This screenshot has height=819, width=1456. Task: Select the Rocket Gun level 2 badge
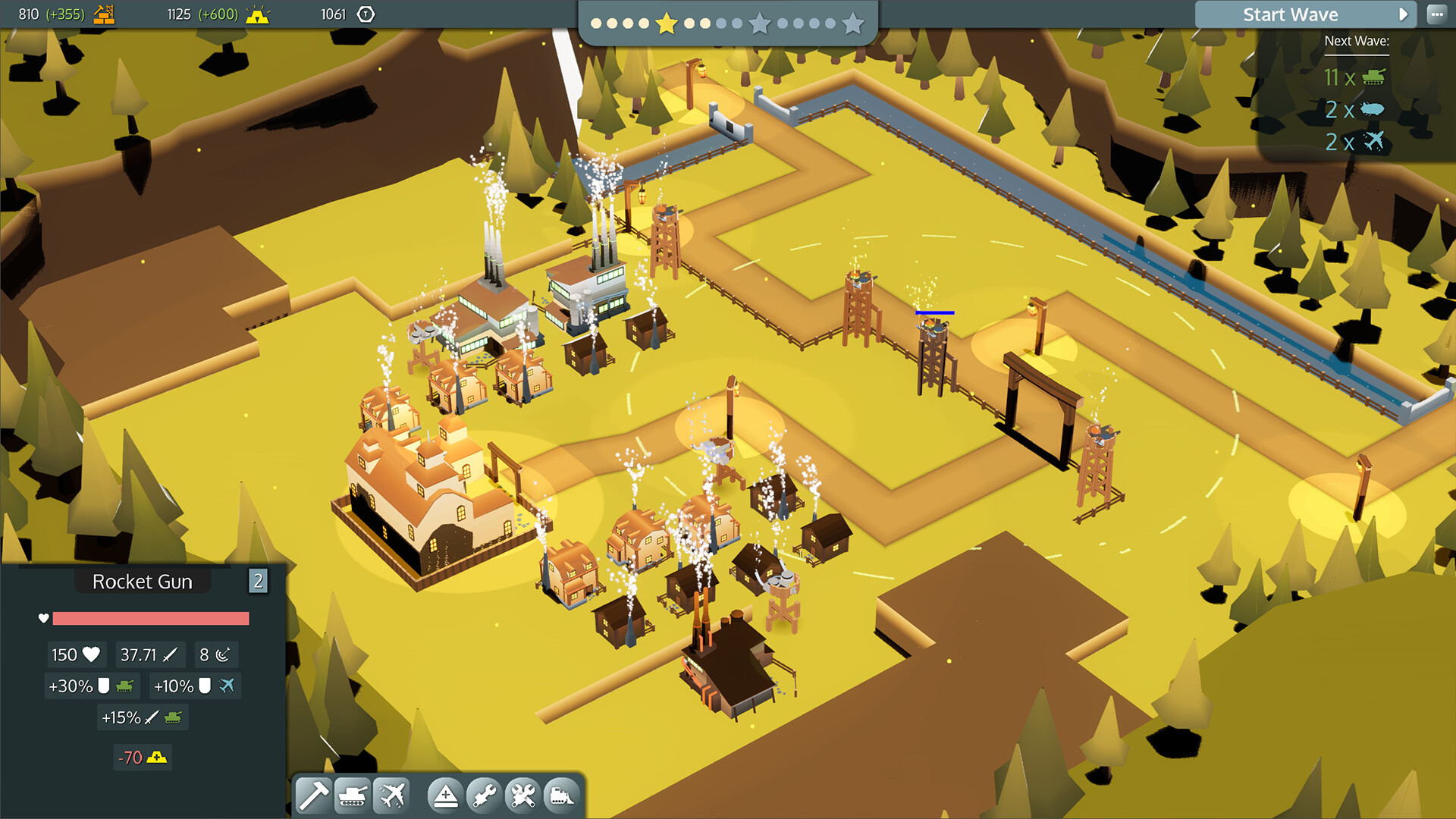(x=259, y=581)
